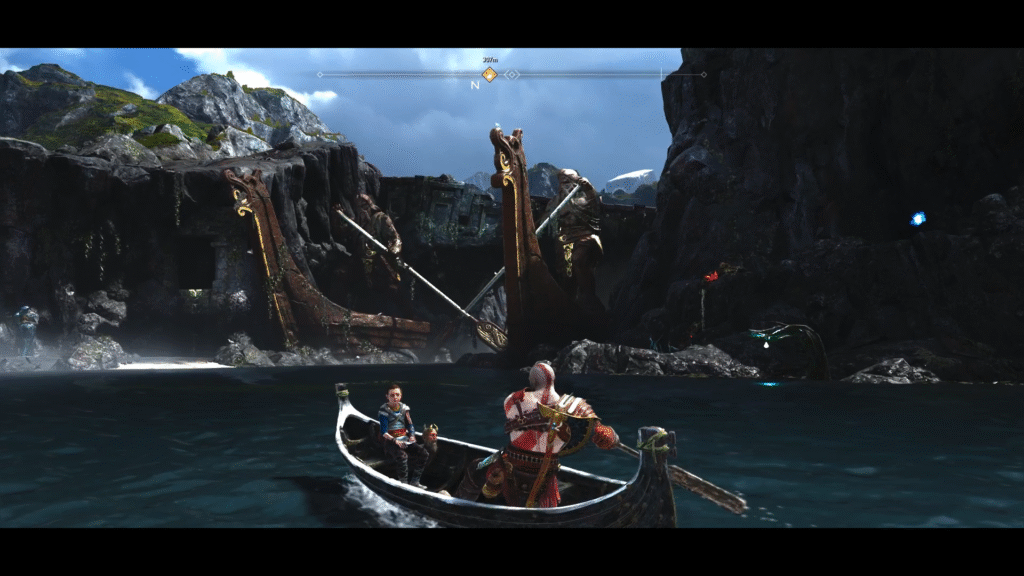Select the orange quest objective marker on compass
The height and width of the screenshot is (576, 1024).
[x=489, y=74]
